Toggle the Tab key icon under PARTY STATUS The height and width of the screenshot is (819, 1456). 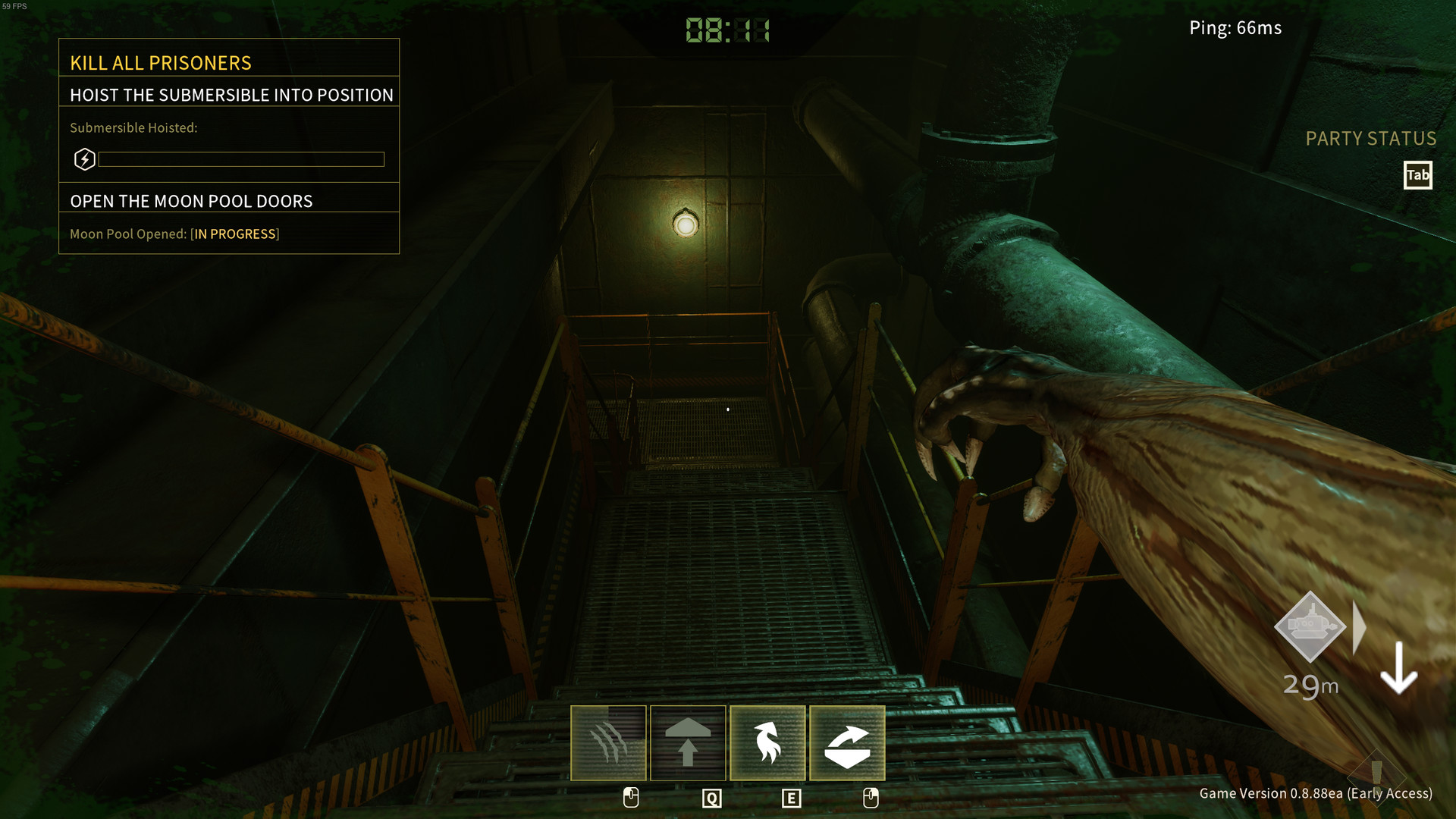pyautogui.click(x=1417, y=175)
